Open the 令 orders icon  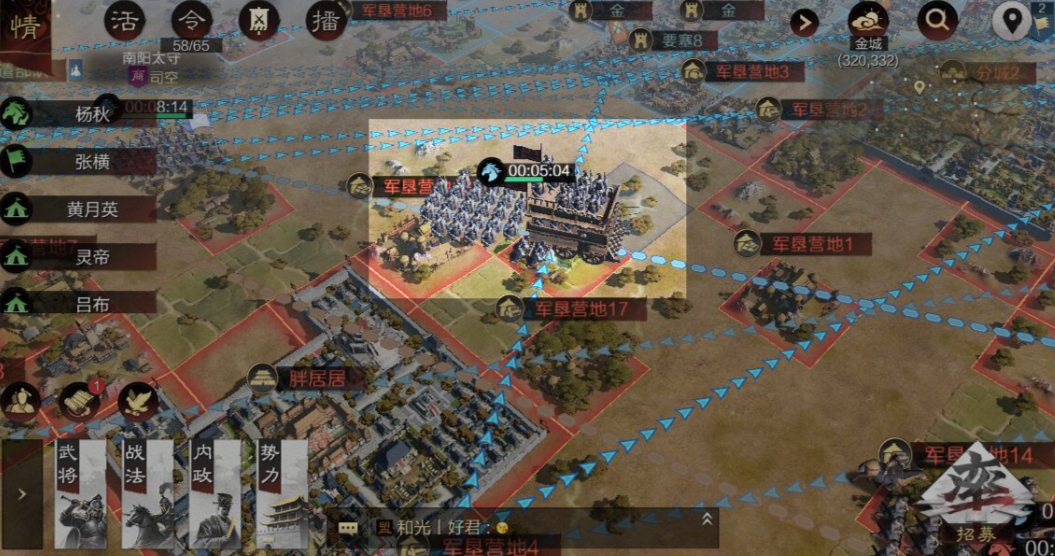point(192,20)
